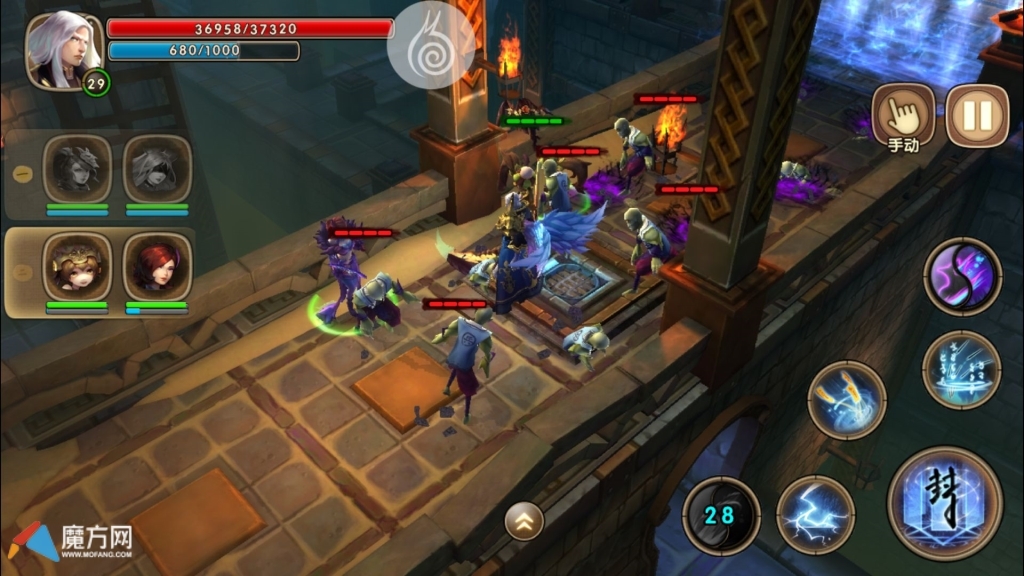Select the red-haired party member portrait
Screen dimensions: 1024x576
[157, 267]
